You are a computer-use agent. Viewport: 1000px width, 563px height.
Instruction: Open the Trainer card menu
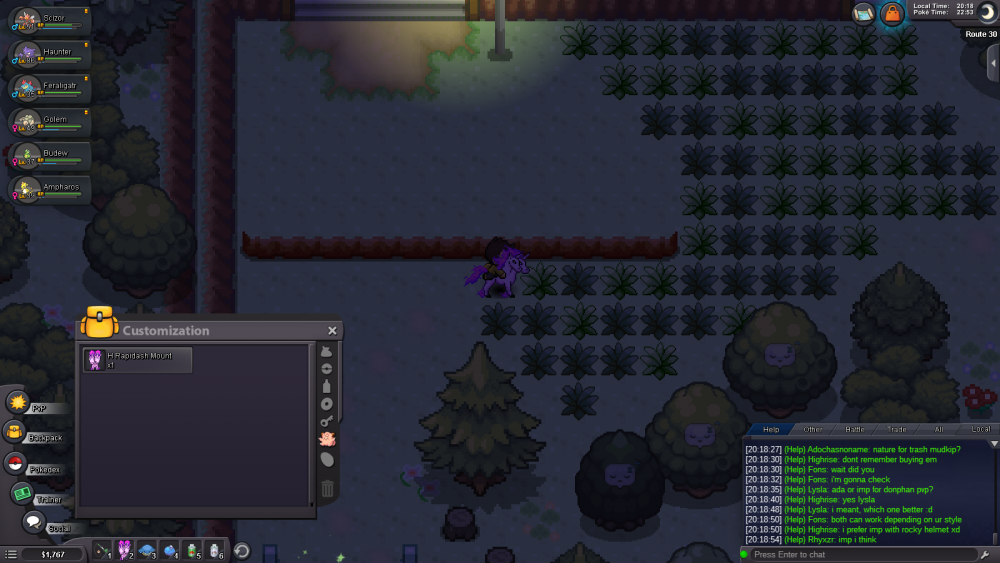[x=22, y=493]
